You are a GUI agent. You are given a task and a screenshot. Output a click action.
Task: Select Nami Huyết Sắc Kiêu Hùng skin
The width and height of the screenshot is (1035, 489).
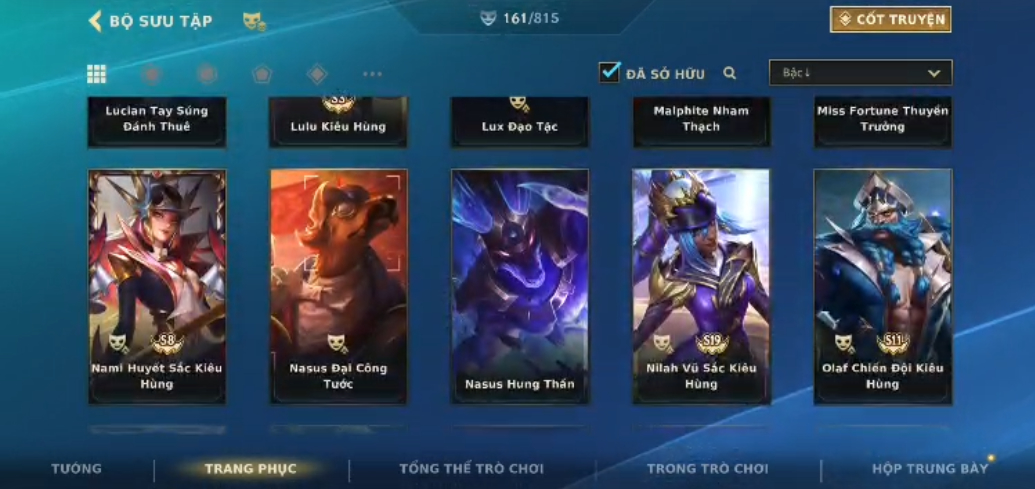click(x=157, y=285)
